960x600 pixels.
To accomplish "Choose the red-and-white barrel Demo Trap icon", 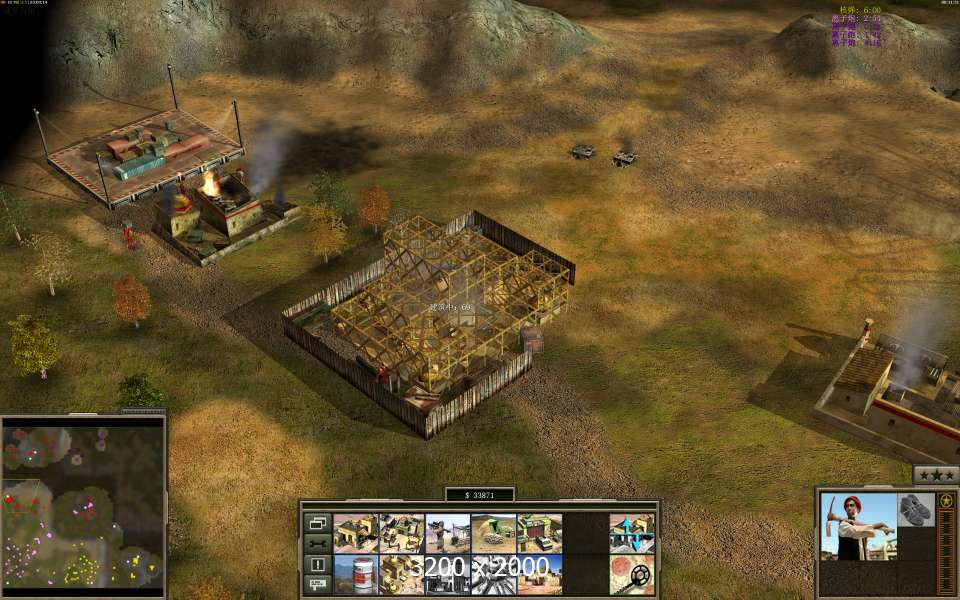I will [355, 574].
